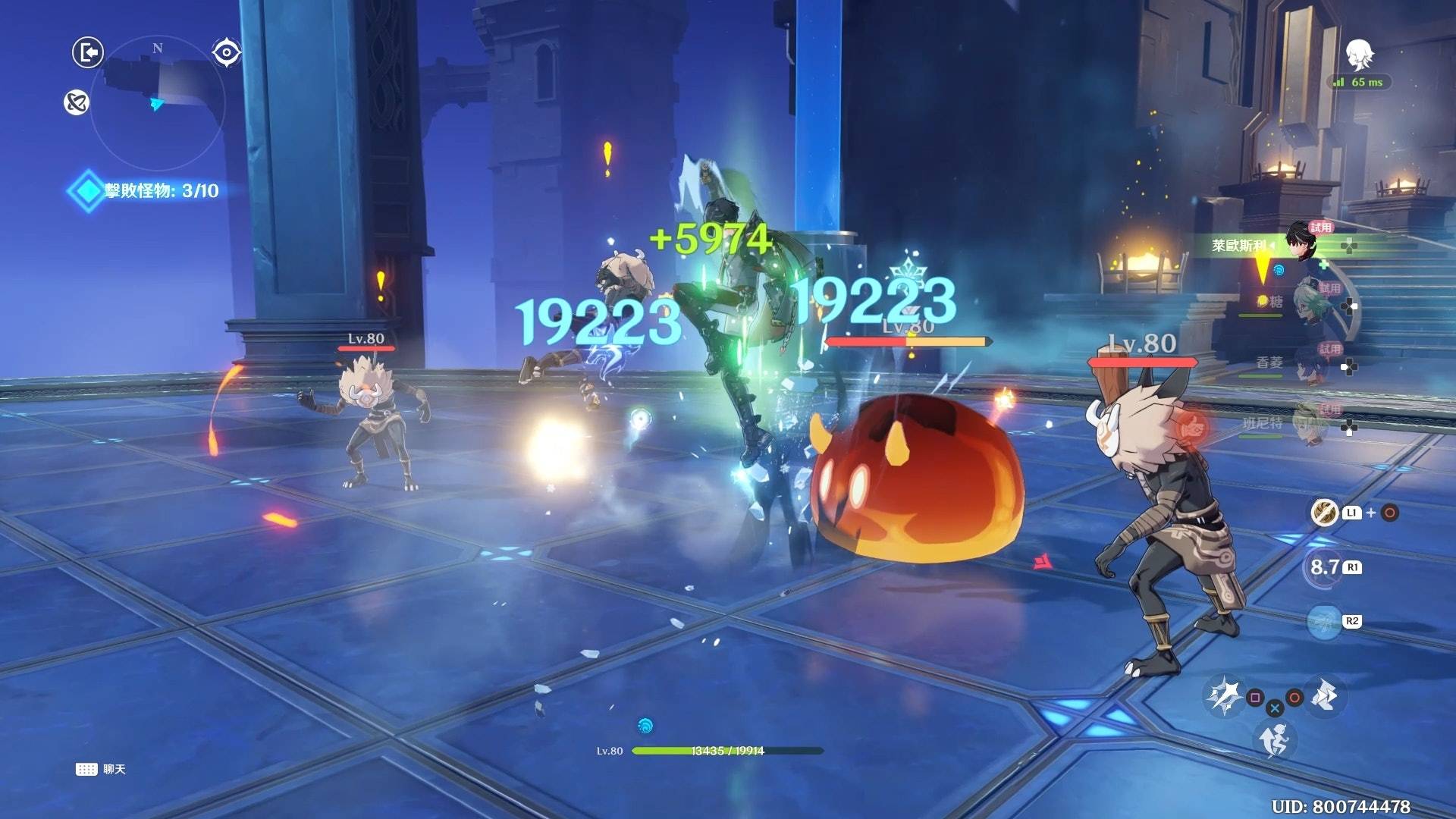Activate the sprint running-figure icon
This screenshot has height=819, width=1456.
(x=1274, y=739)
